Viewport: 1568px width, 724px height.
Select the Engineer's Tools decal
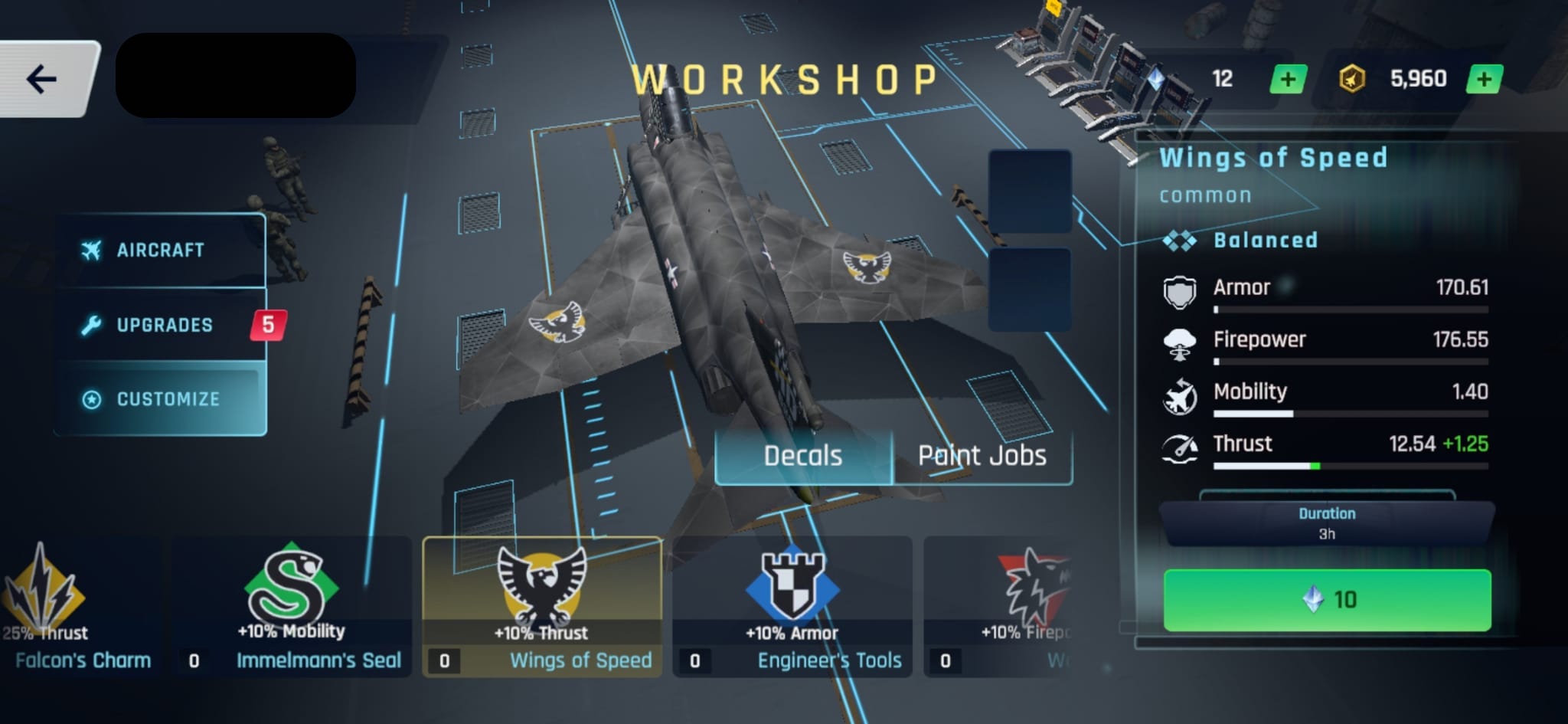click(x=792, y=607)
